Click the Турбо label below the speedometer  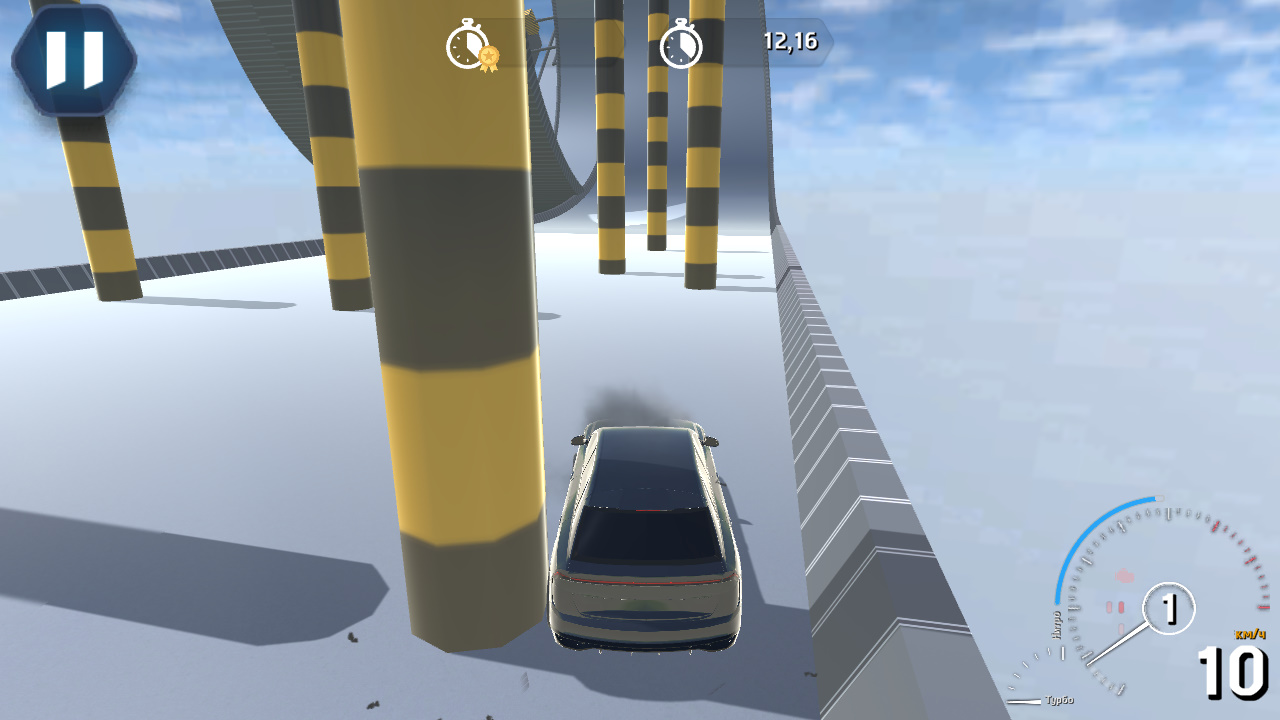pyautogui.click(x=1062, y=700)
